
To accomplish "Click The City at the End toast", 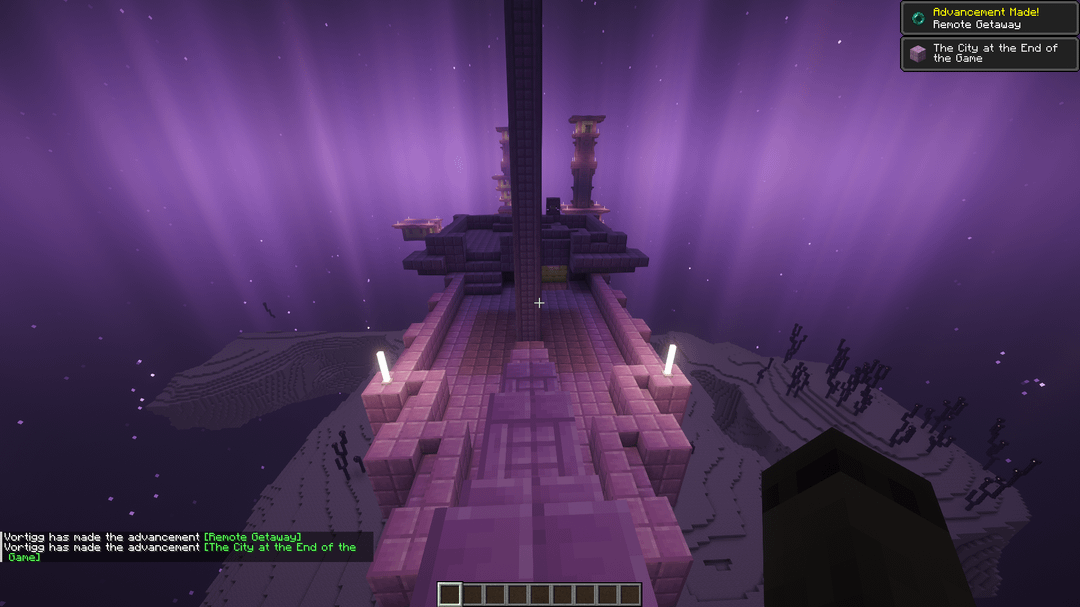I will [989, 53].
